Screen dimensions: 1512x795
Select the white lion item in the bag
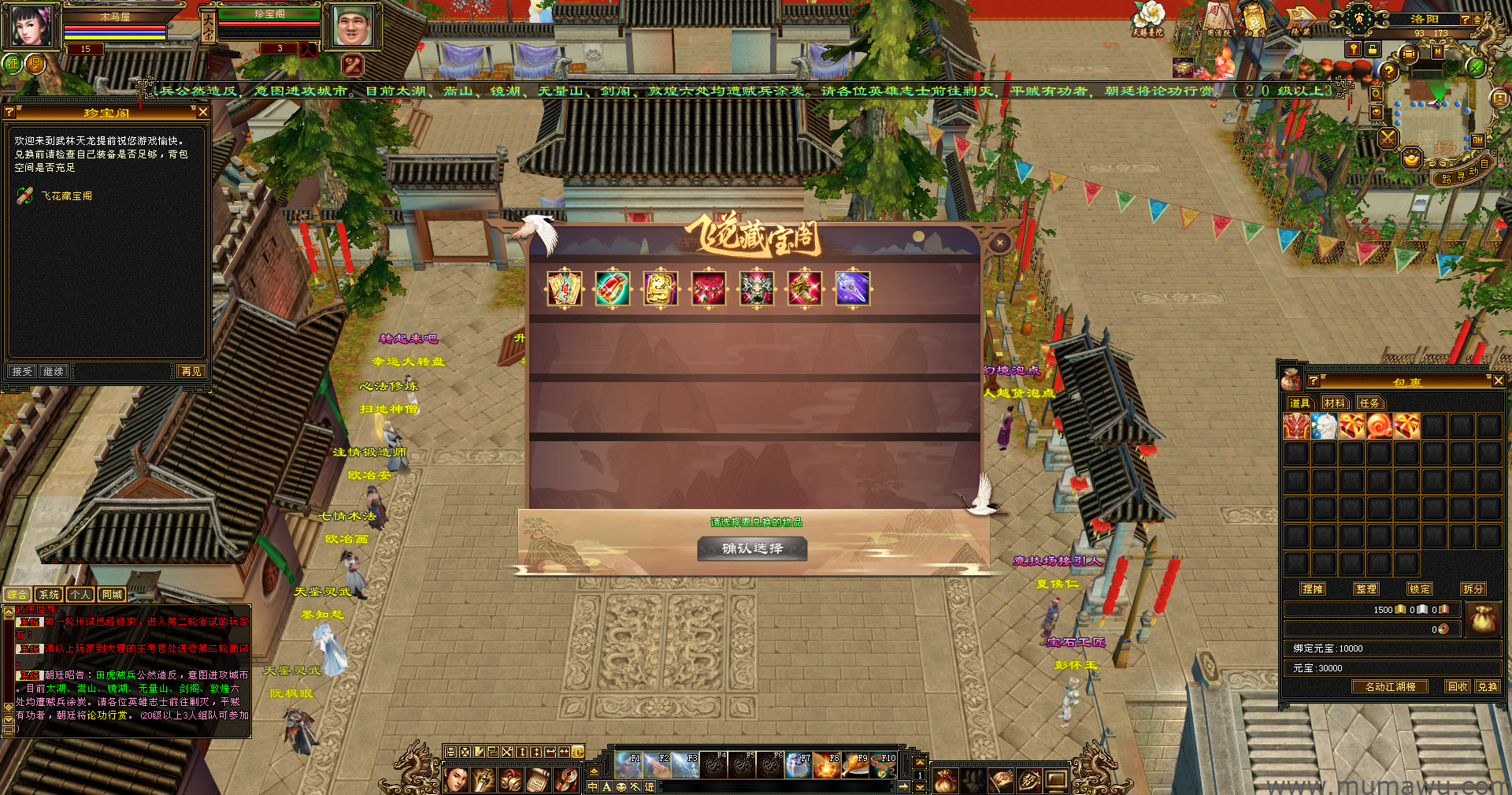pos(1325,426)
